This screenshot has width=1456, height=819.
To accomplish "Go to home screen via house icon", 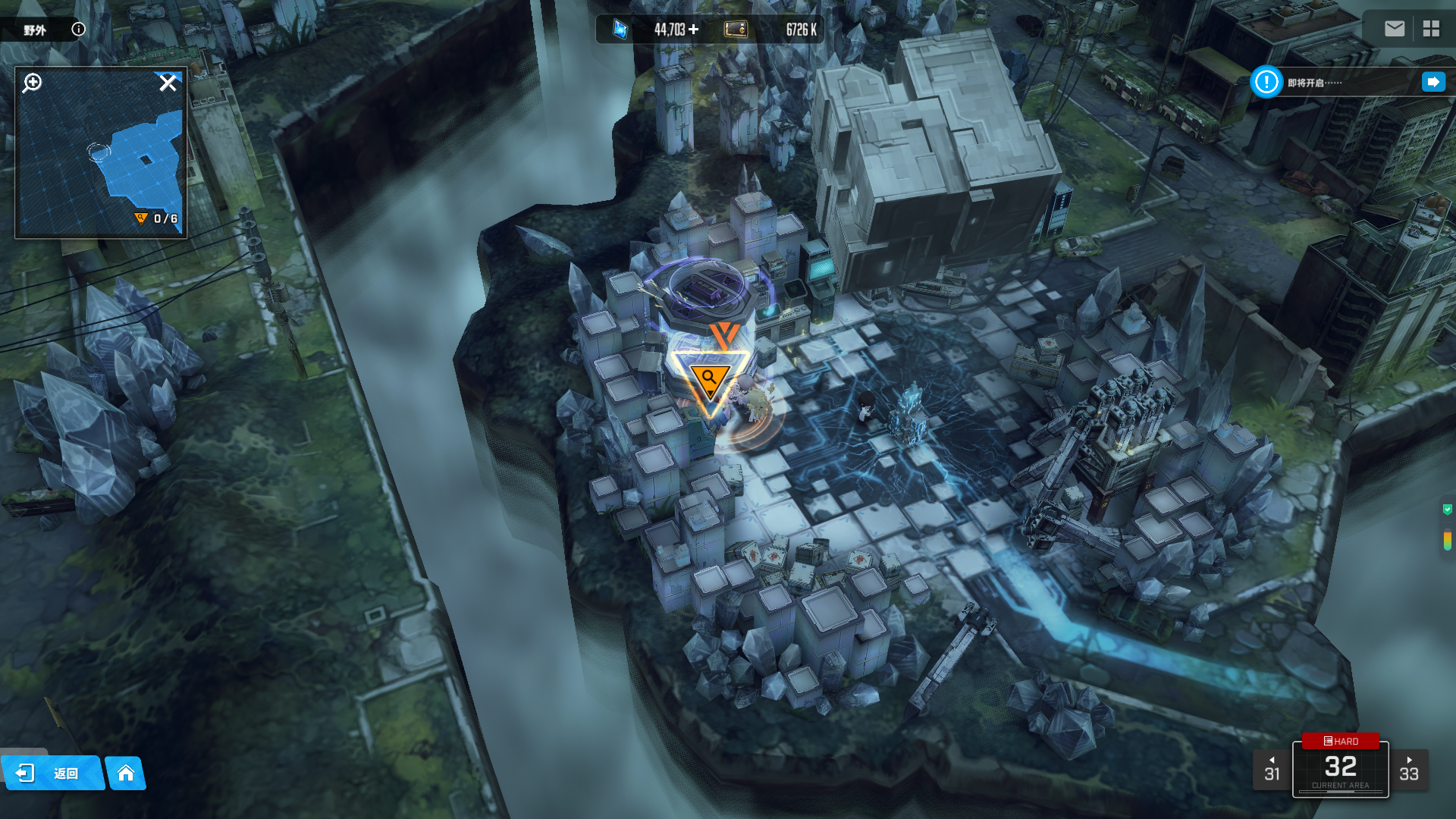I will pos(126,773).
